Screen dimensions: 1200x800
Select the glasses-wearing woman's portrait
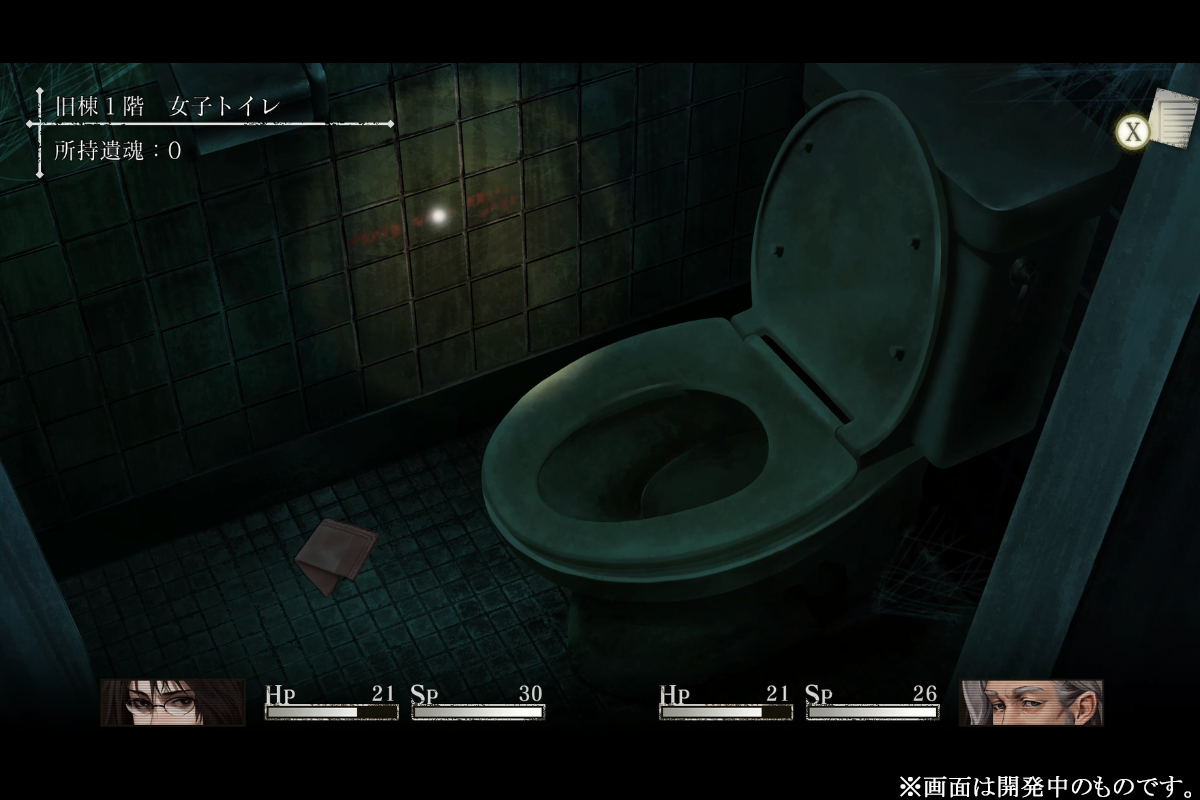pos(172,702)
